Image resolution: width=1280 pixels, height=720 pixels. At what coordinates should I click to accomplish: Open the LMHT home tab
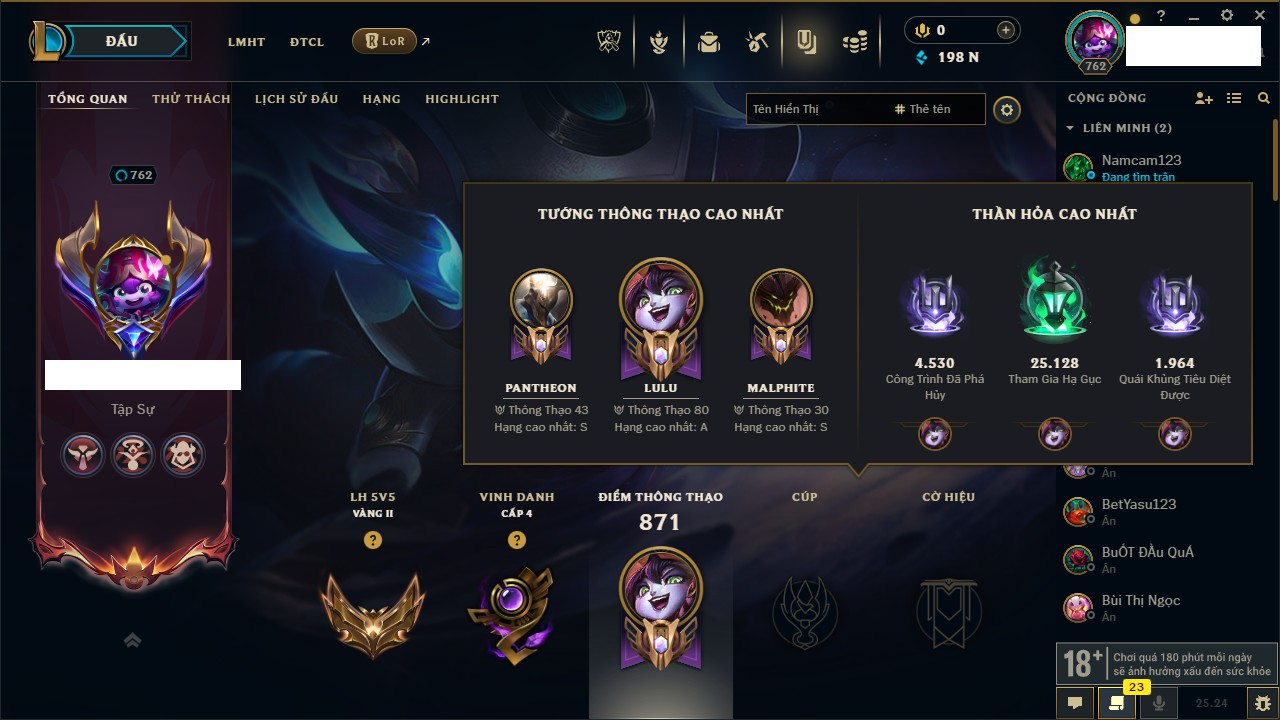click(246, 42)
